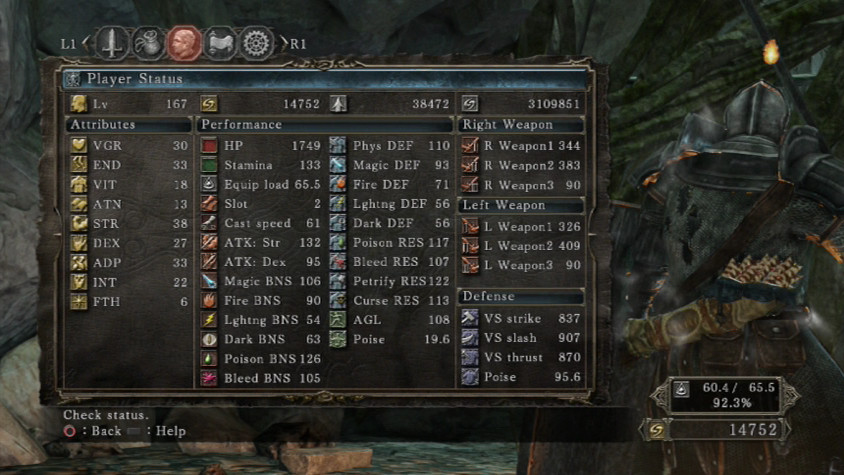Choose the L Weapon2 entry
Viewport: 844px width, 475px height.
click(520, 245)
